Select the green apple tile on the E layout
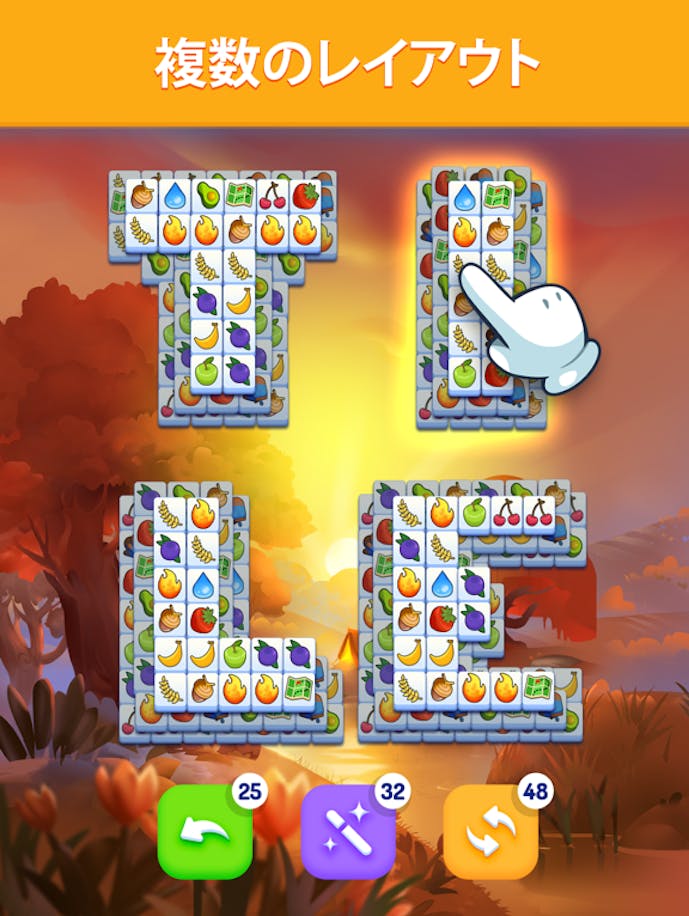Screen dimensions: 689x916 [475, 514]
